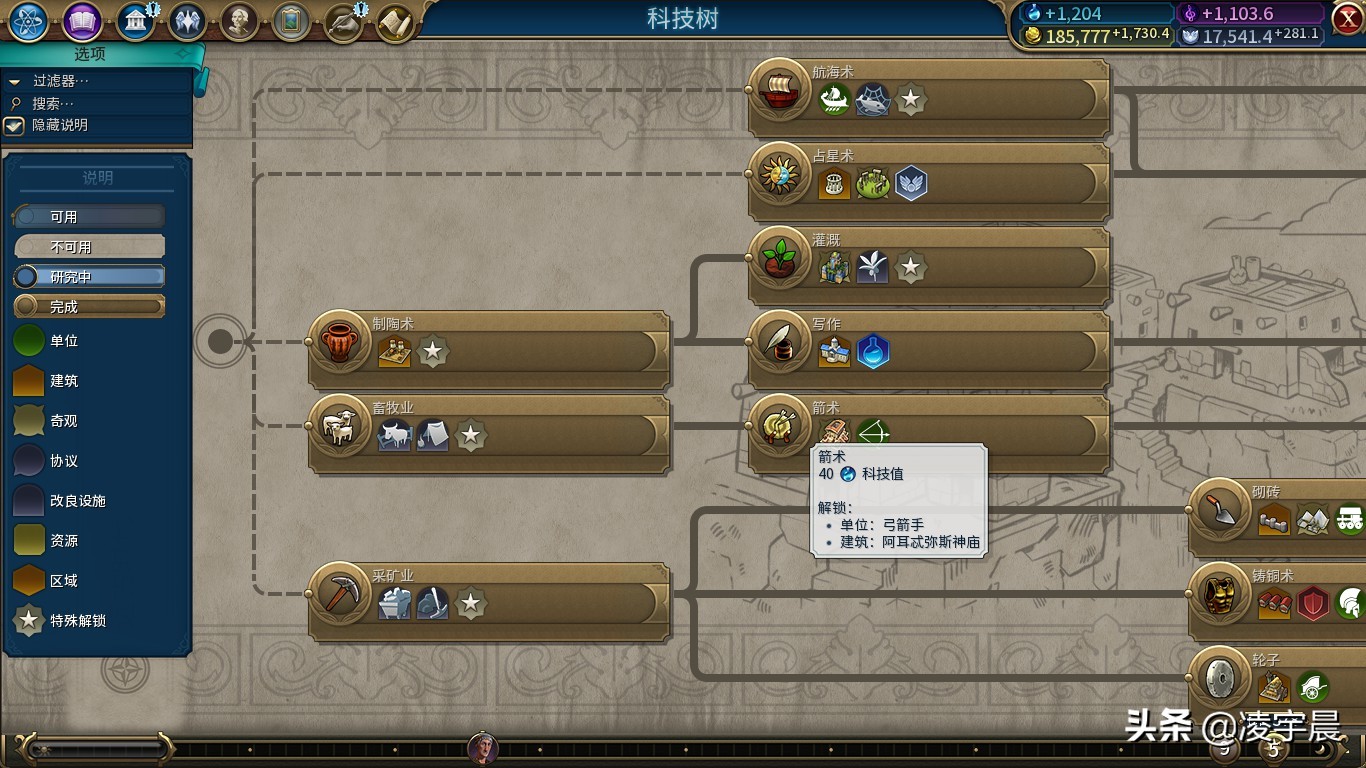Click the 可用 legend button
The width and height of the screenshot is (1366, 768).
click(x=89, y=216)
